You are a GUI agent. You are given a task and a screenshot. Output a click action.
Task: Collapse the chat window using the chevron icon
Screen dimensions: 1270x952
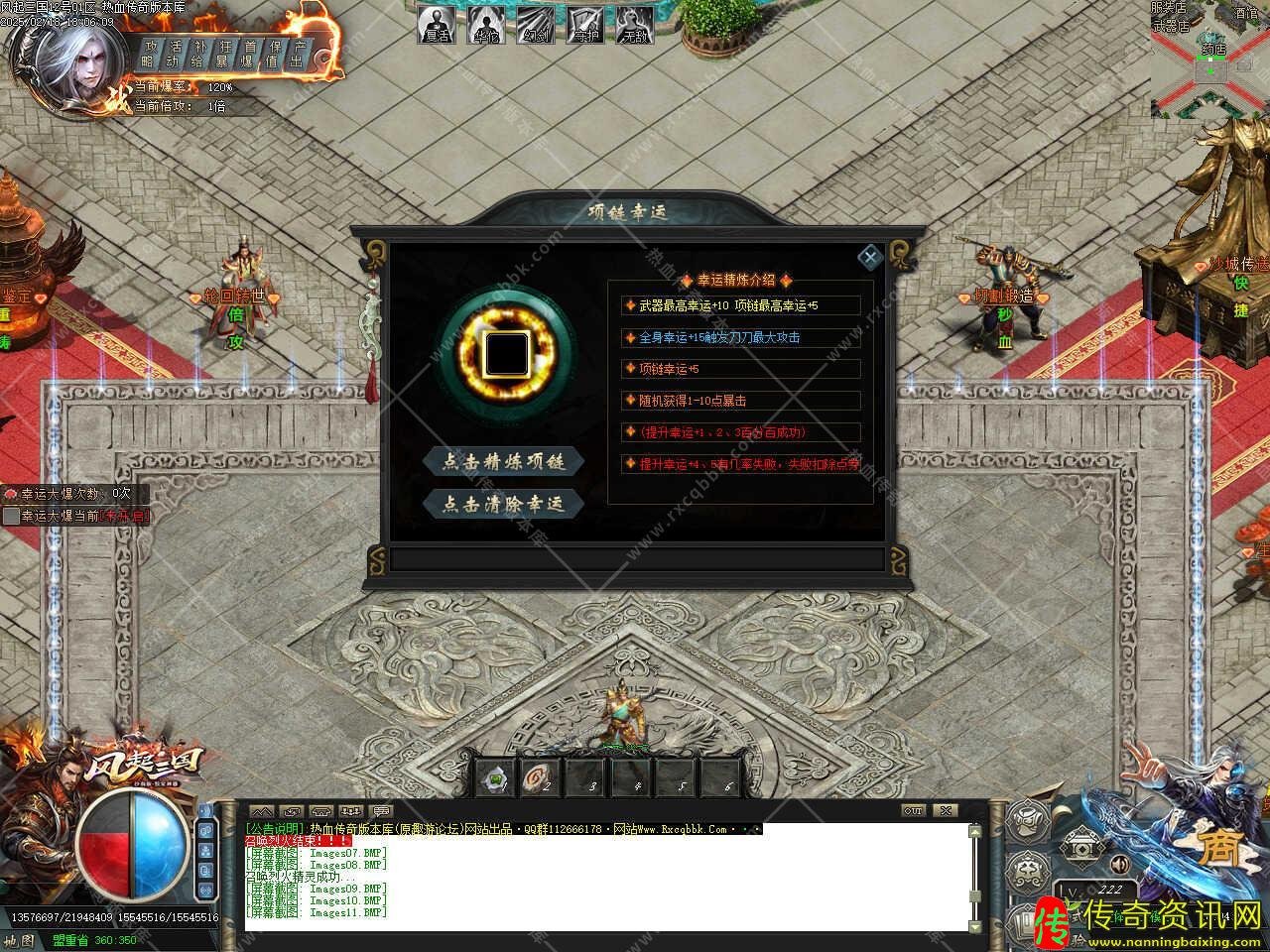[x=262, y=810]
